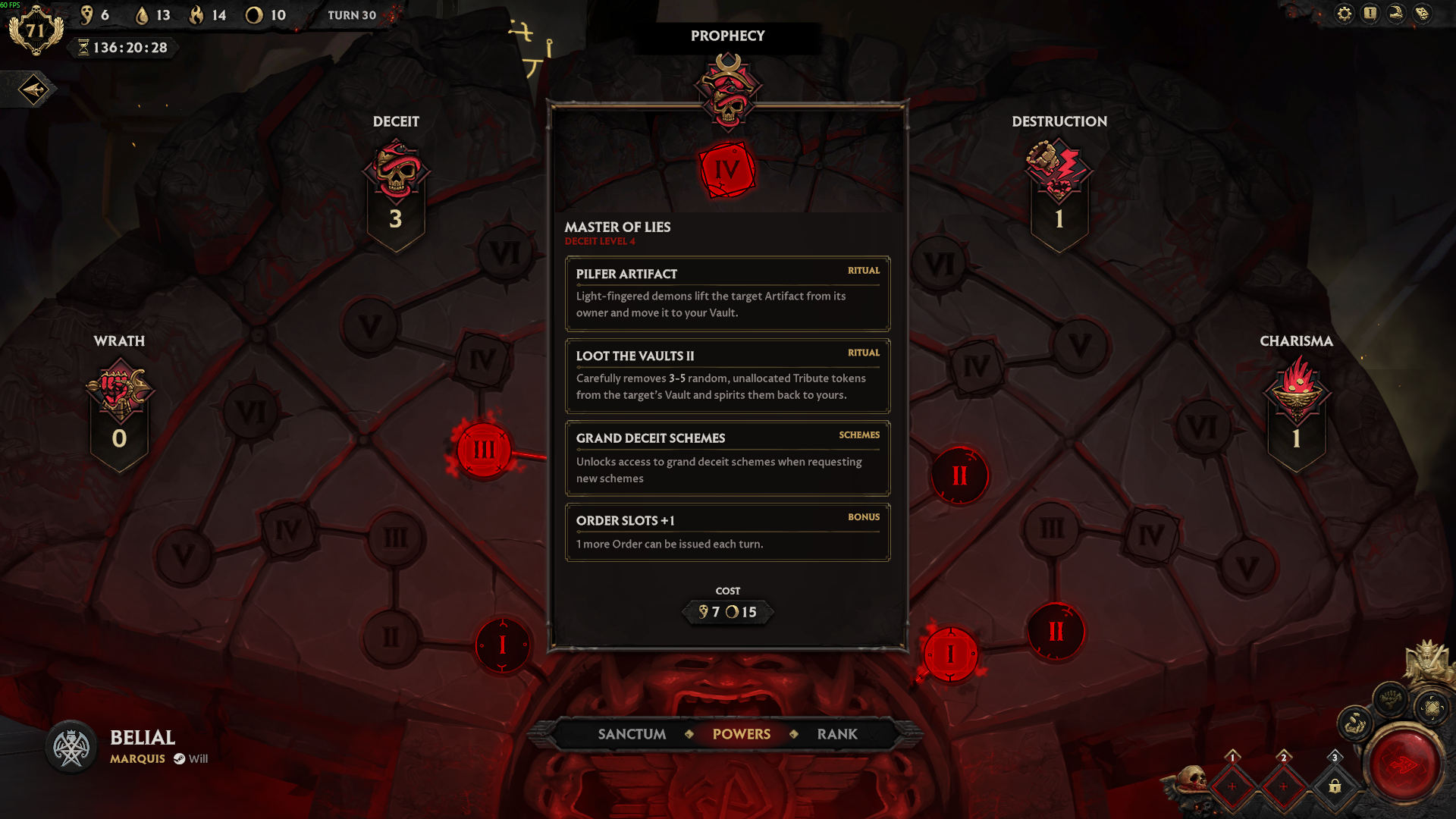The width and height of the screenshot is (1456, 819).
Task: Select the Prophecy level IV red node
Action: click(x=727, y=170)
